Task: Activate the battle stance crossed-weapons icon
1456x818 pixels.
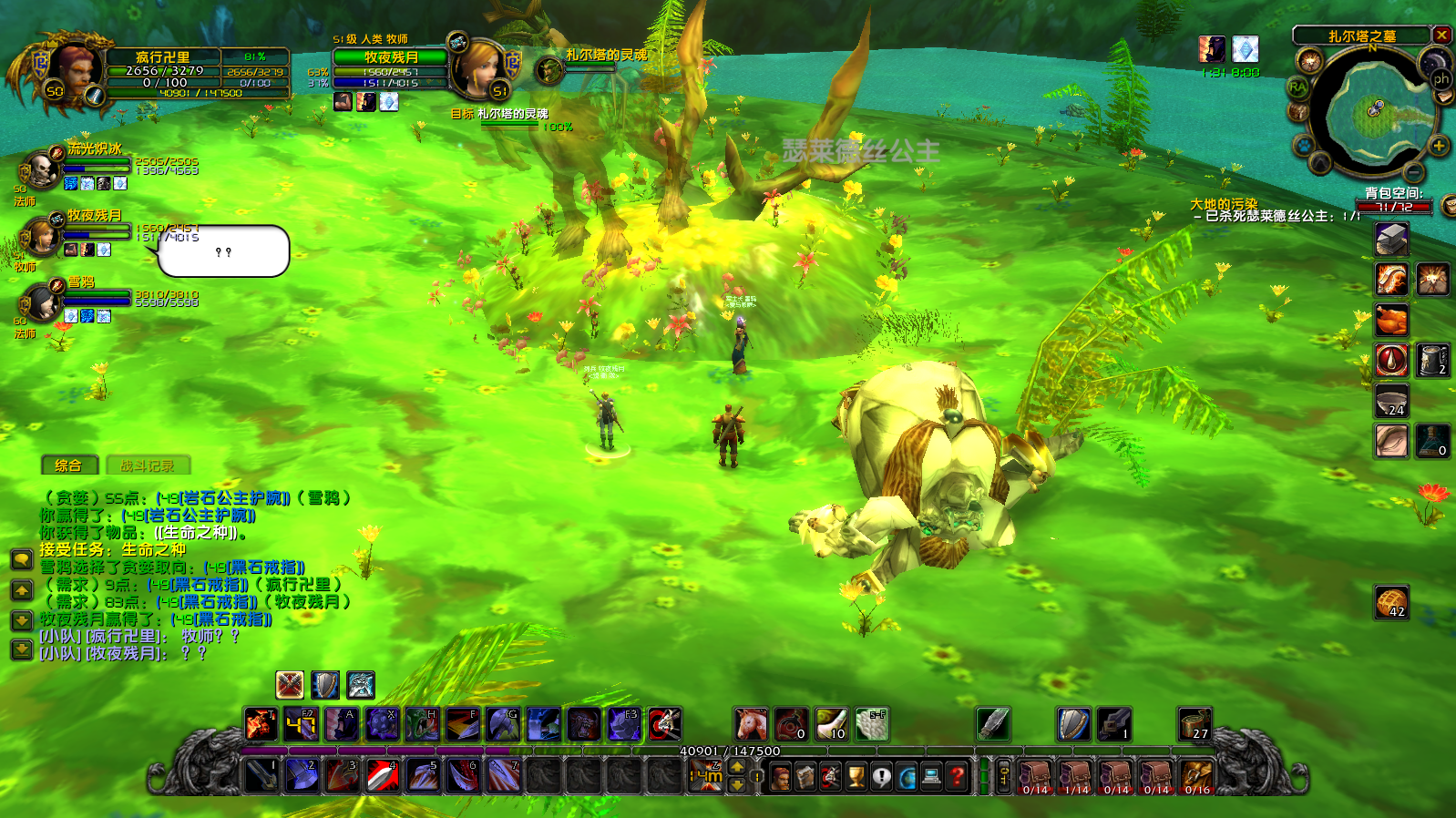Action: coord(290,685)
